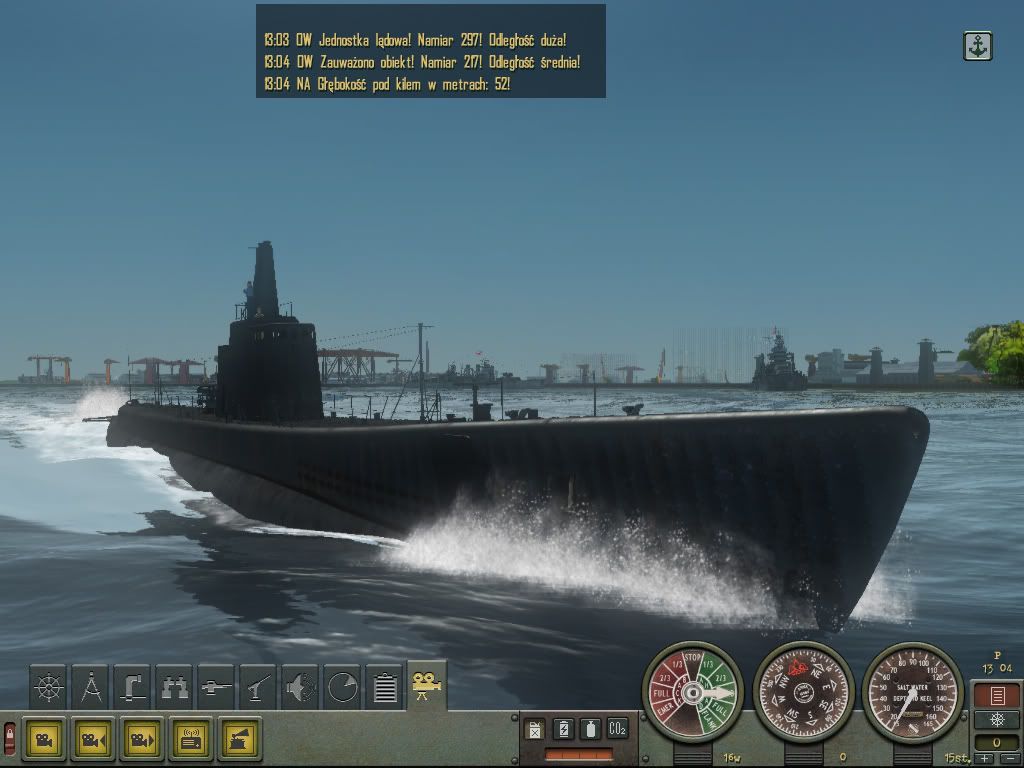
Task: Open the compass dividers map tools
Action: (x=91, y=686)
